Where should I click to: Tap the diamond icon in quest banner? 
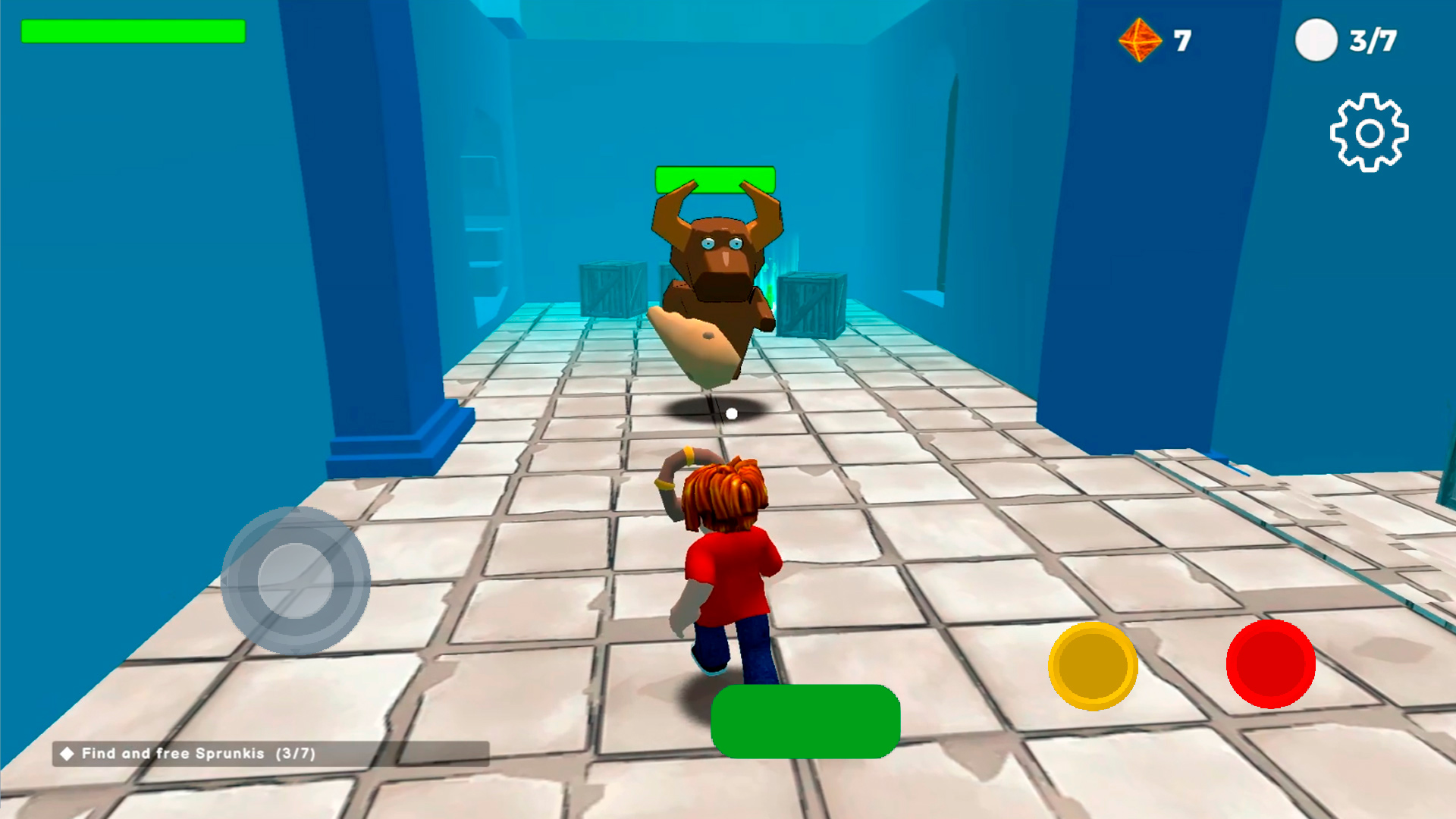coord(67,755)
